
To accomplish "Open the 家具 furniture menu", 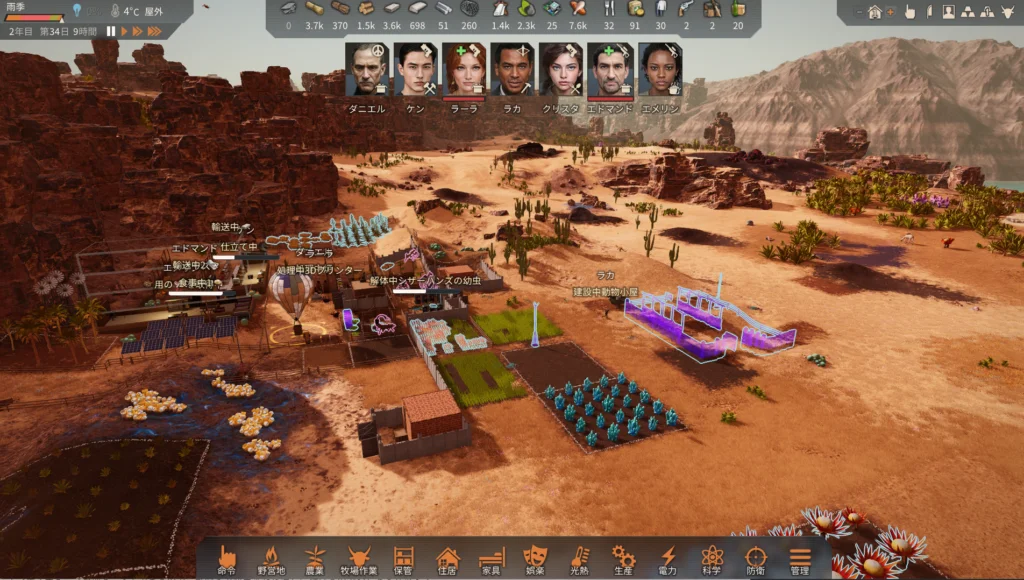I will click(491, 559).
